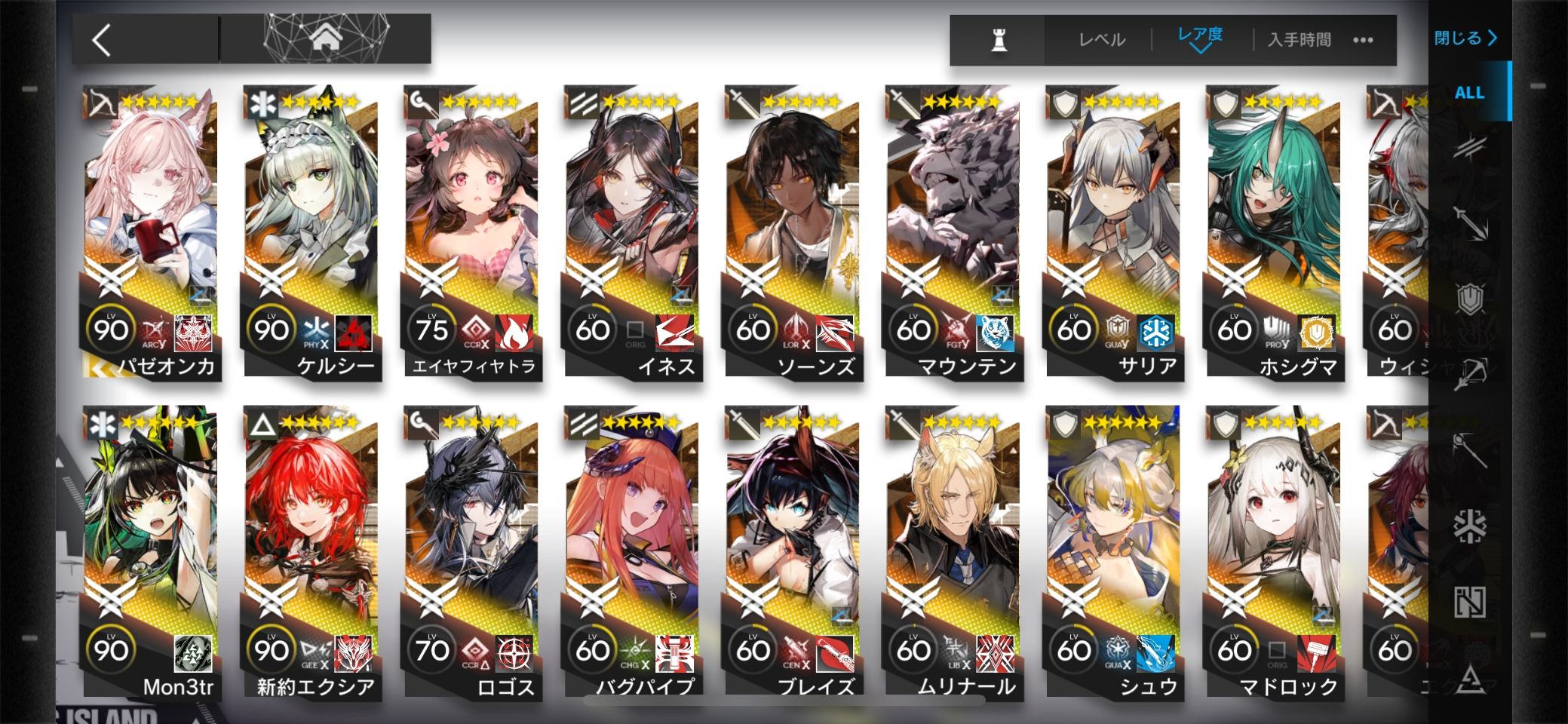Open the ロゴス operator card
The height and width of the screenshot is (724, 1568).
pos(471,547)
